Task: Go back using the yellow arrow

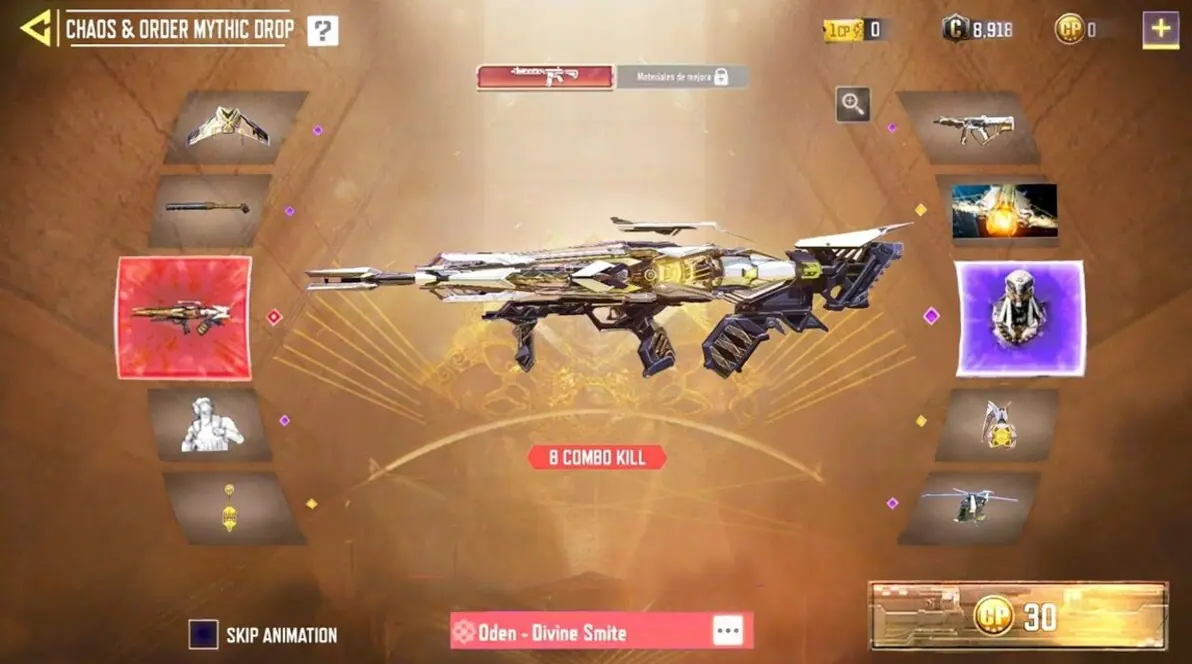Action: [36, 29]
